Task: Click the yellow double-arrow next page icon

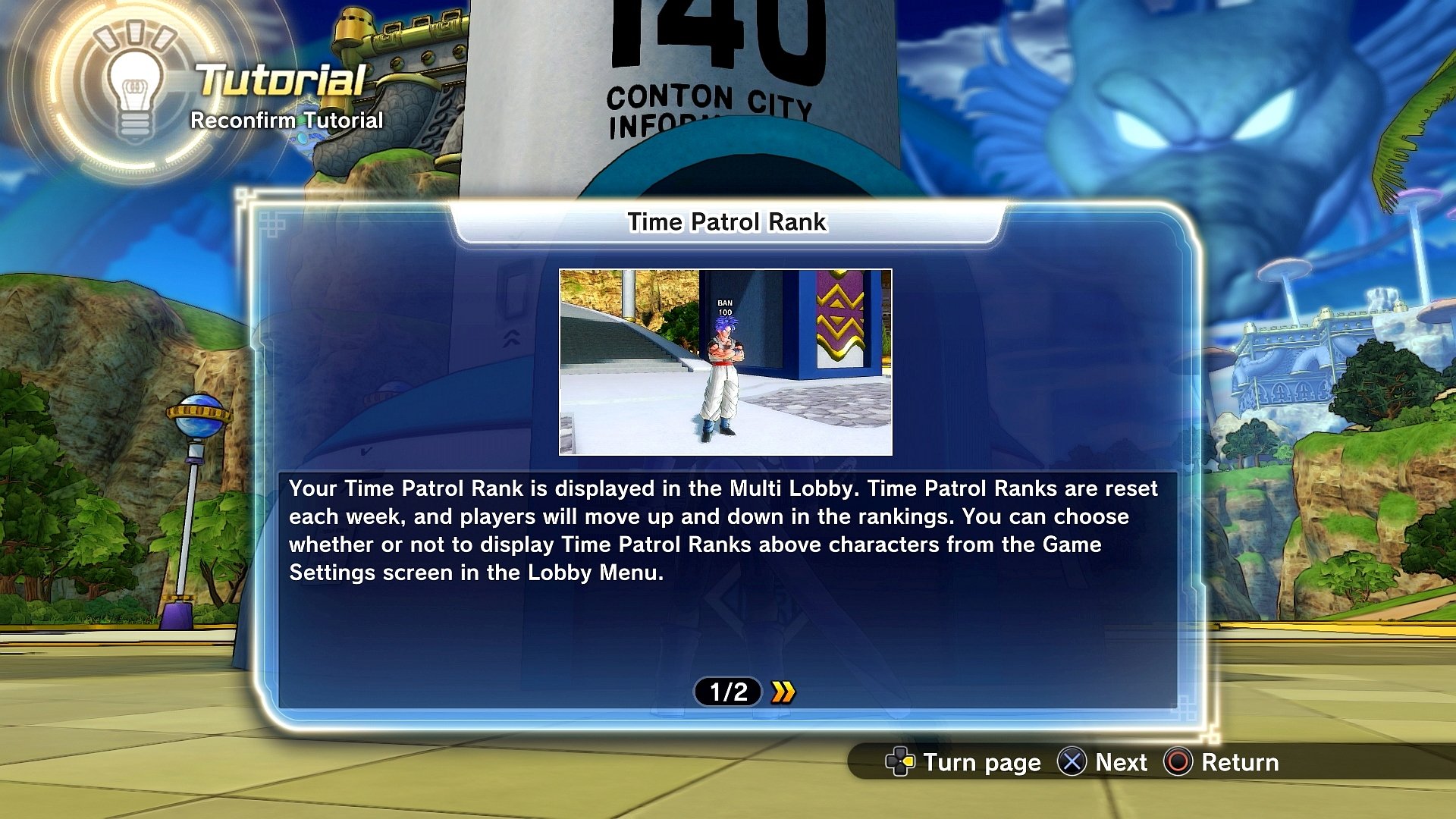Action: click(x=784, y=691)
